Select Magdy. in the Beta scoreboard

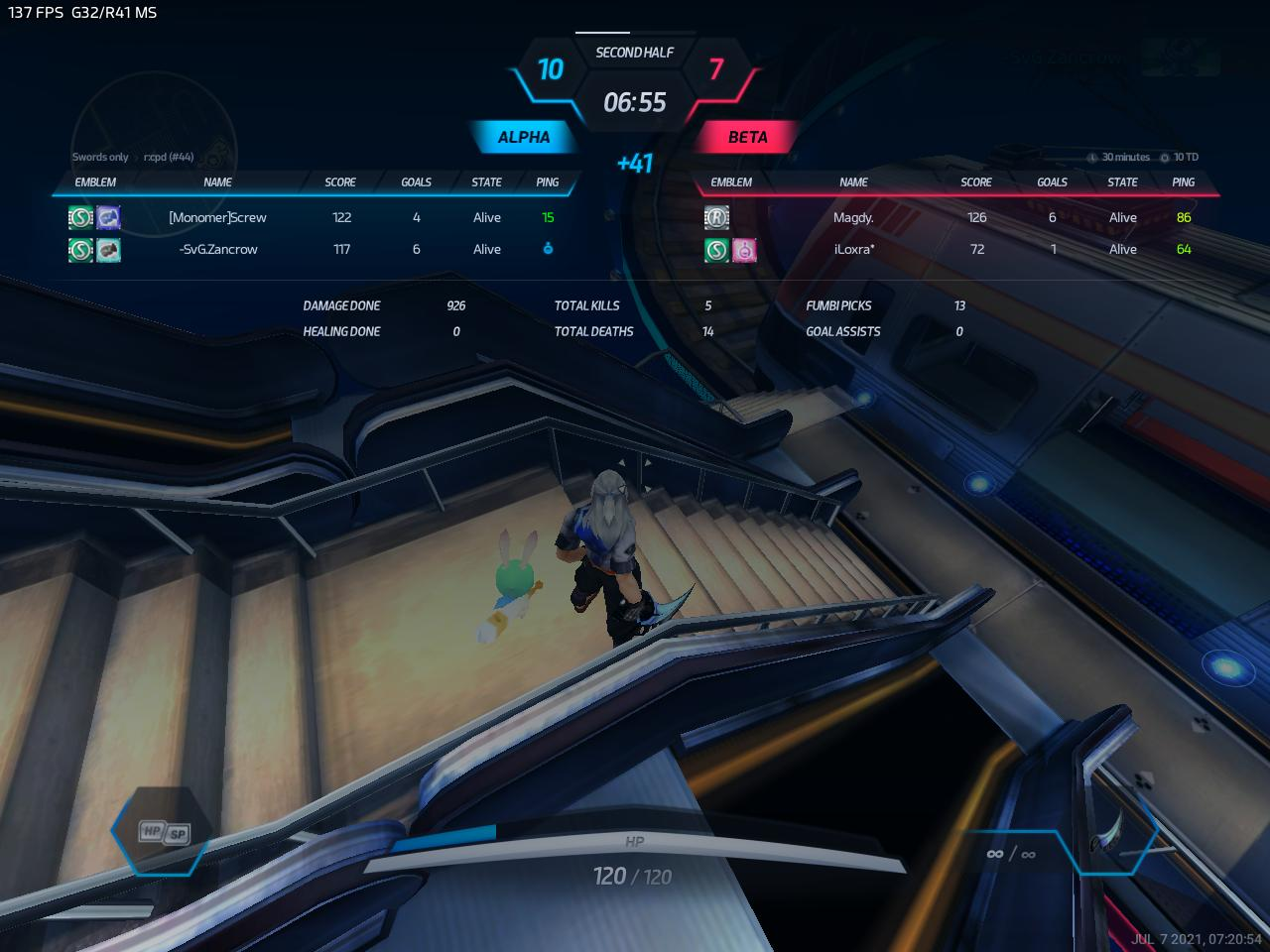pos(853,217)
